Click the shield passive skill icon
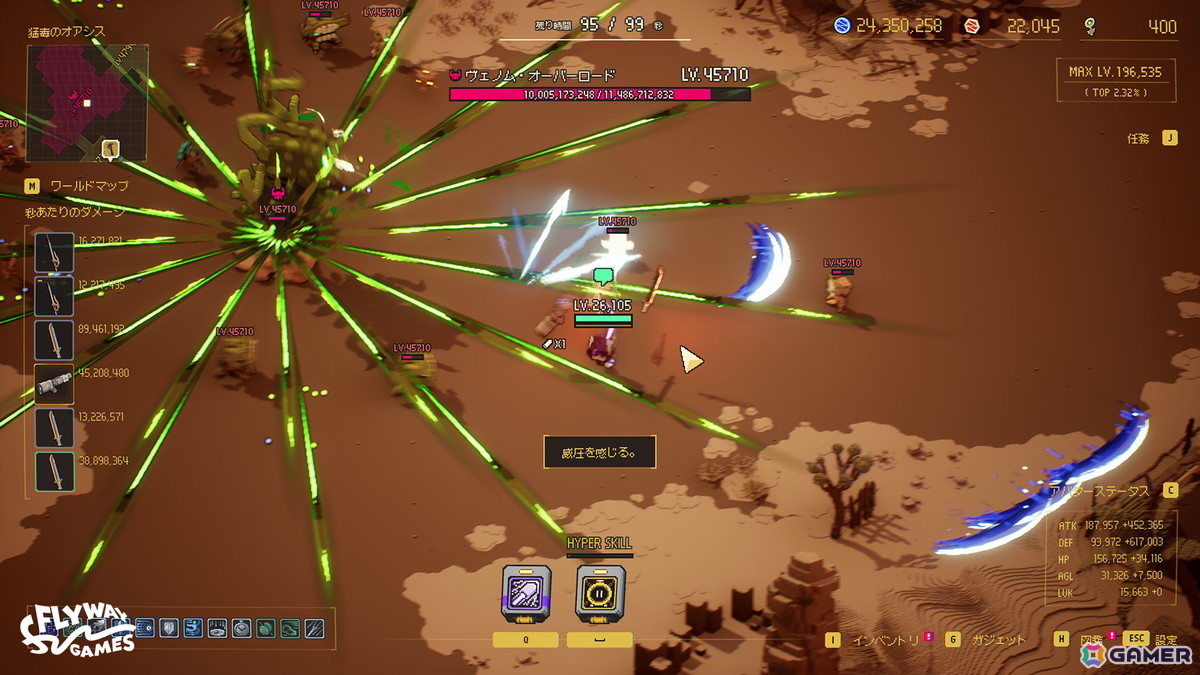Screen dimensions: 1200x675 pyautogui.click(x=169, y=628)
